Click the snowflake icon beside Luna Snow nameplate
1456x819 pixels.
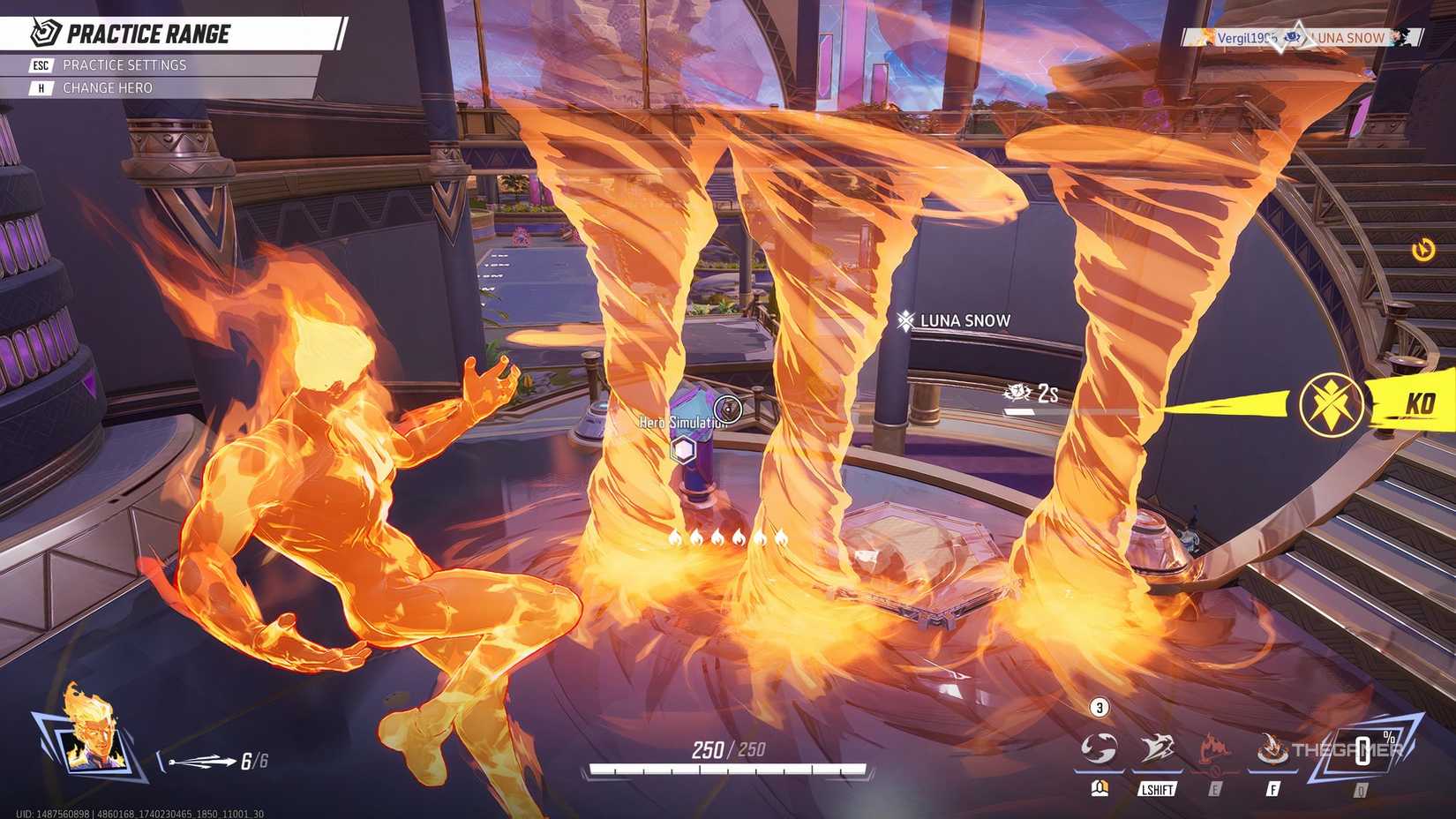pyautogui.click(x=906, y=320)
